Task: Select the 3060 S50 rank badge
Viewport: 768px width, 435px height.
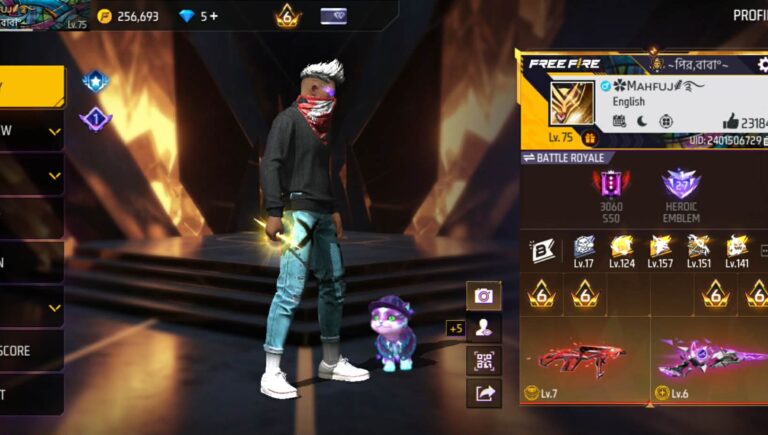Action: pyautogui.click(x=611, y=190)
